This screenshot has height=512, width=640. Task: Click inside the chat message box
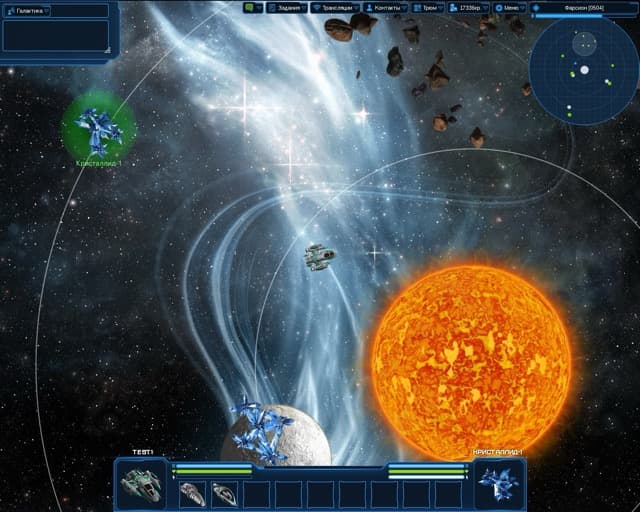pyautogui.click(x=56, y=36)
